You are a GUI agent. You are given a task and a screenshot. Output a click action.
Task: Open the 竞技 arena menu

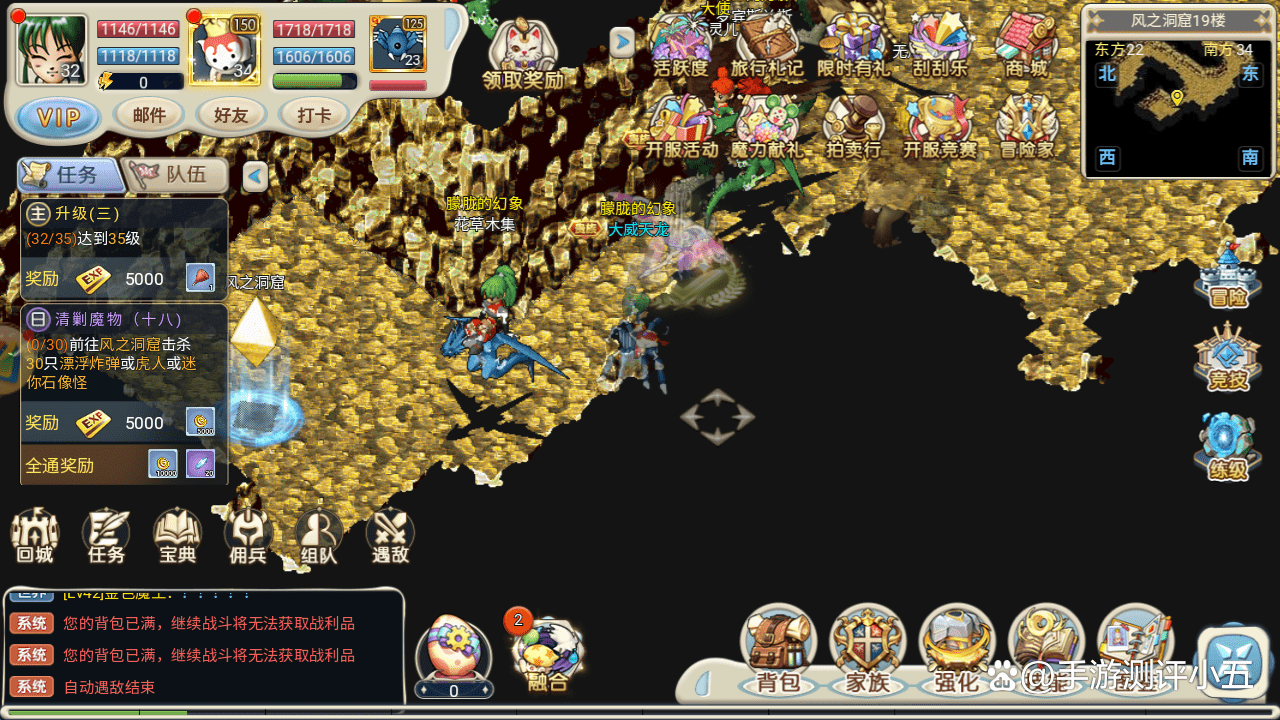tap(1228, 359)
